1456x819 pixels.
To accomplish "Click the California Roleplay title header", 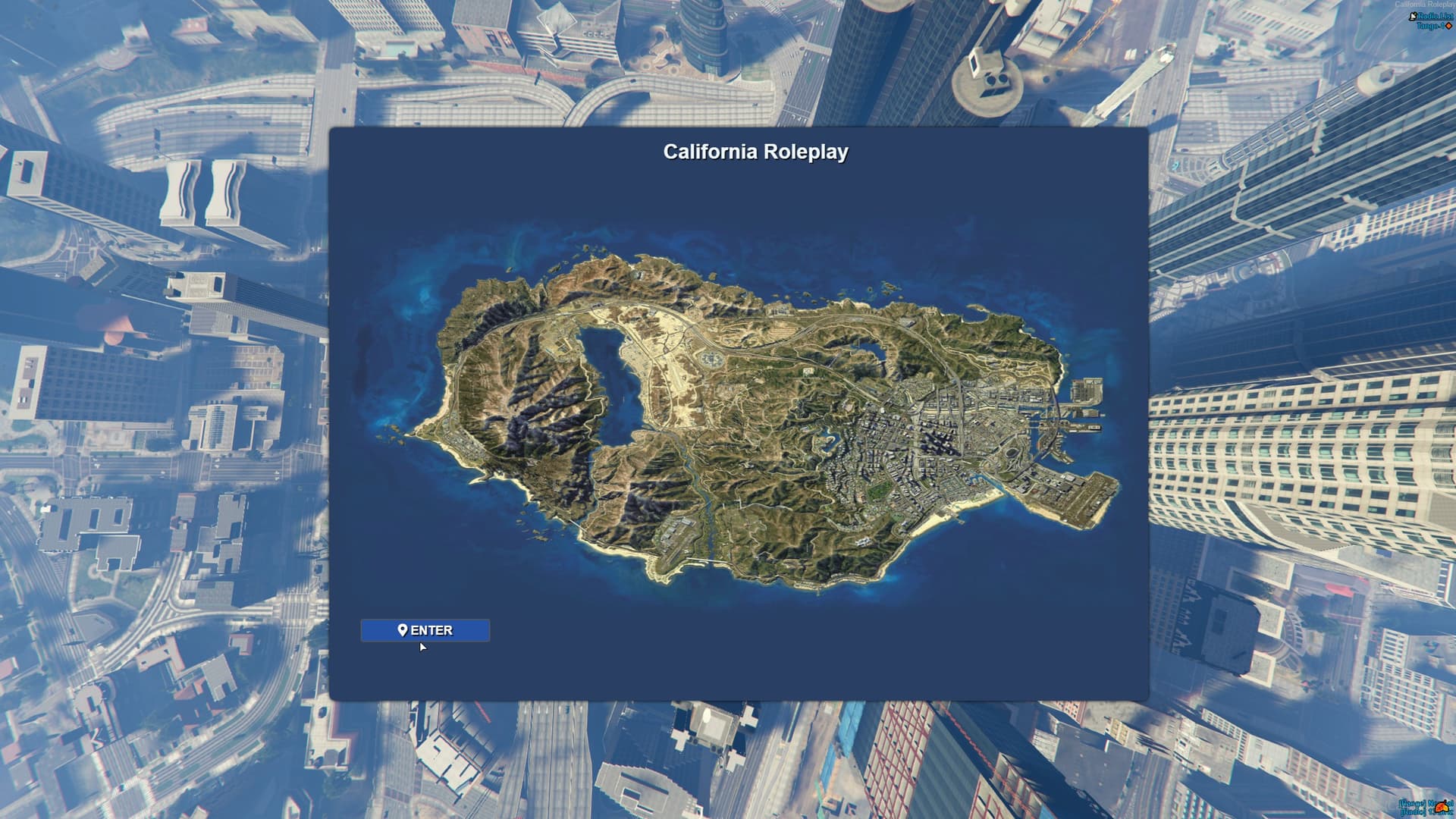I will pyautogui.click(x=756, y=152).
